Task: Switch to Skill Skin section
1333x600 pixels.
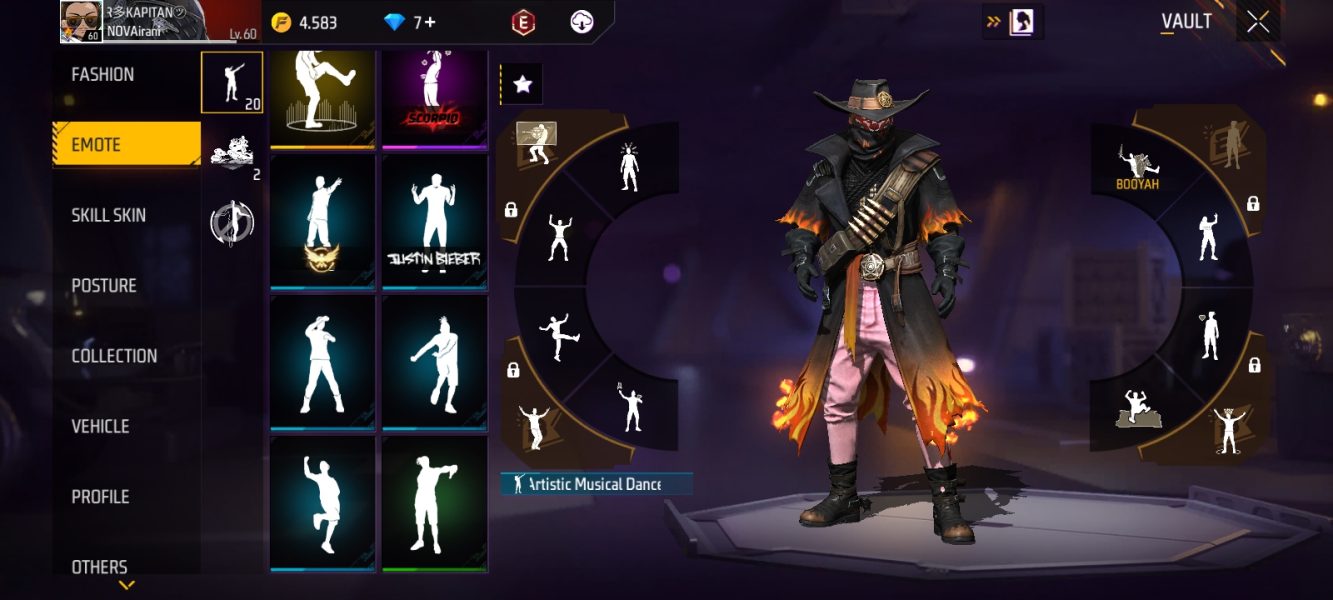Action: click(108, 215)
